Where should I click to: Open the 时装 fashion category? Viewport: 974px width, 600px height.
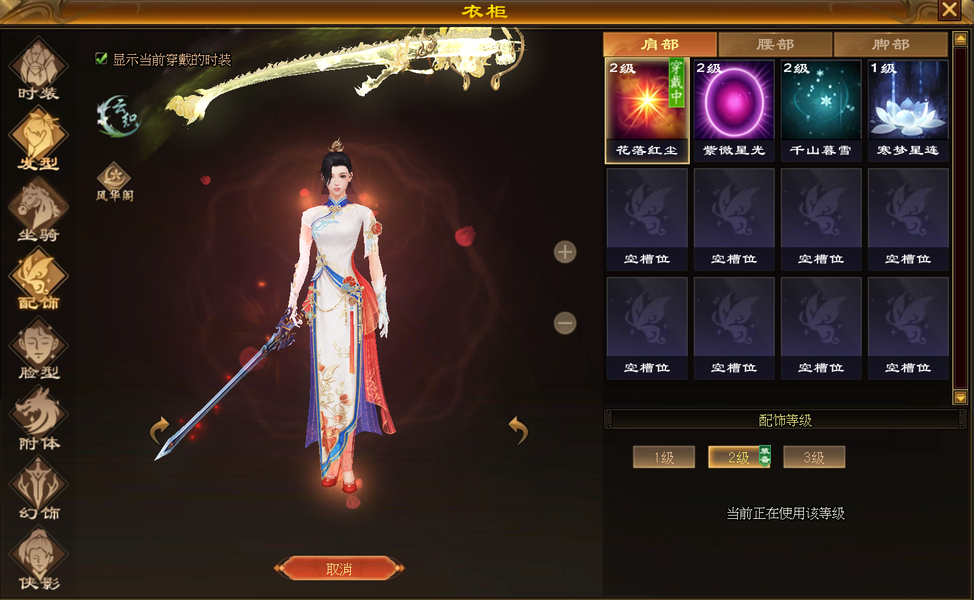coord(39,69)
